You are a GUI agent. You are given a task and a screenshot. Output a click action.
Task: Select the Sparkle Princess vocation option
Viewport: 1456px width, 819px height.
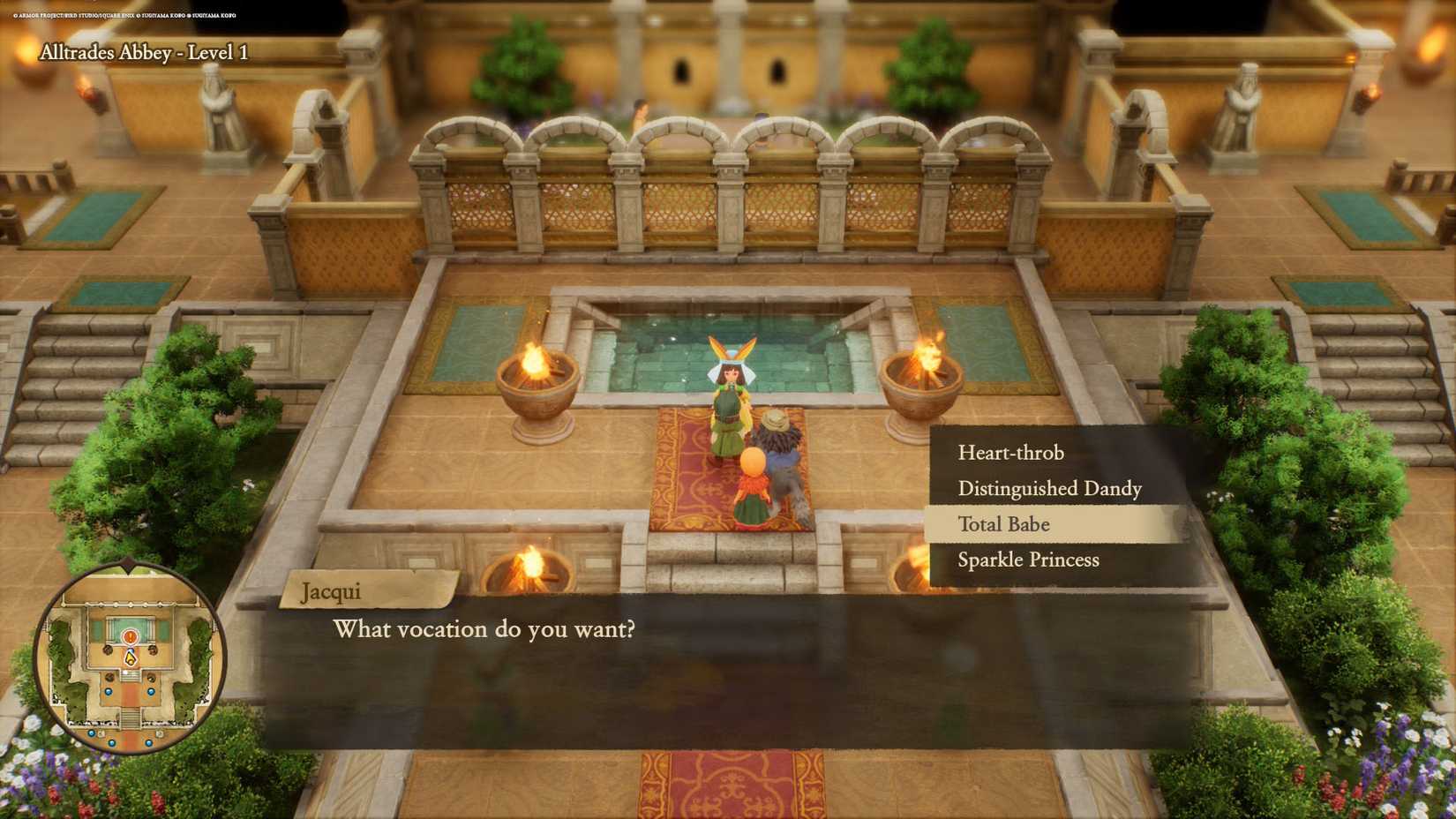coord(1031,560)
